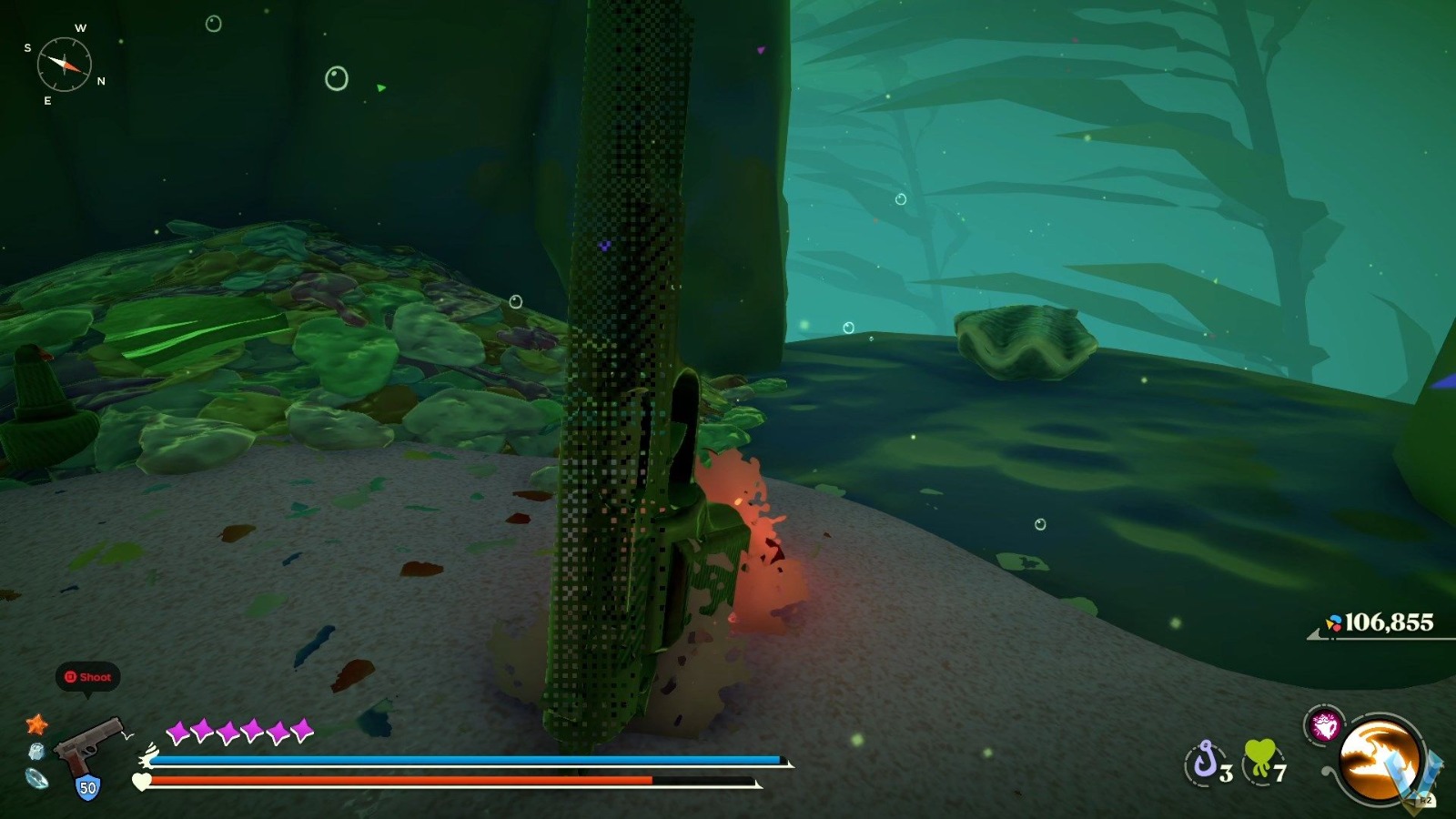Click the white heart beside the health bar
Screen dimensions: 1456x819
point(141,781)
